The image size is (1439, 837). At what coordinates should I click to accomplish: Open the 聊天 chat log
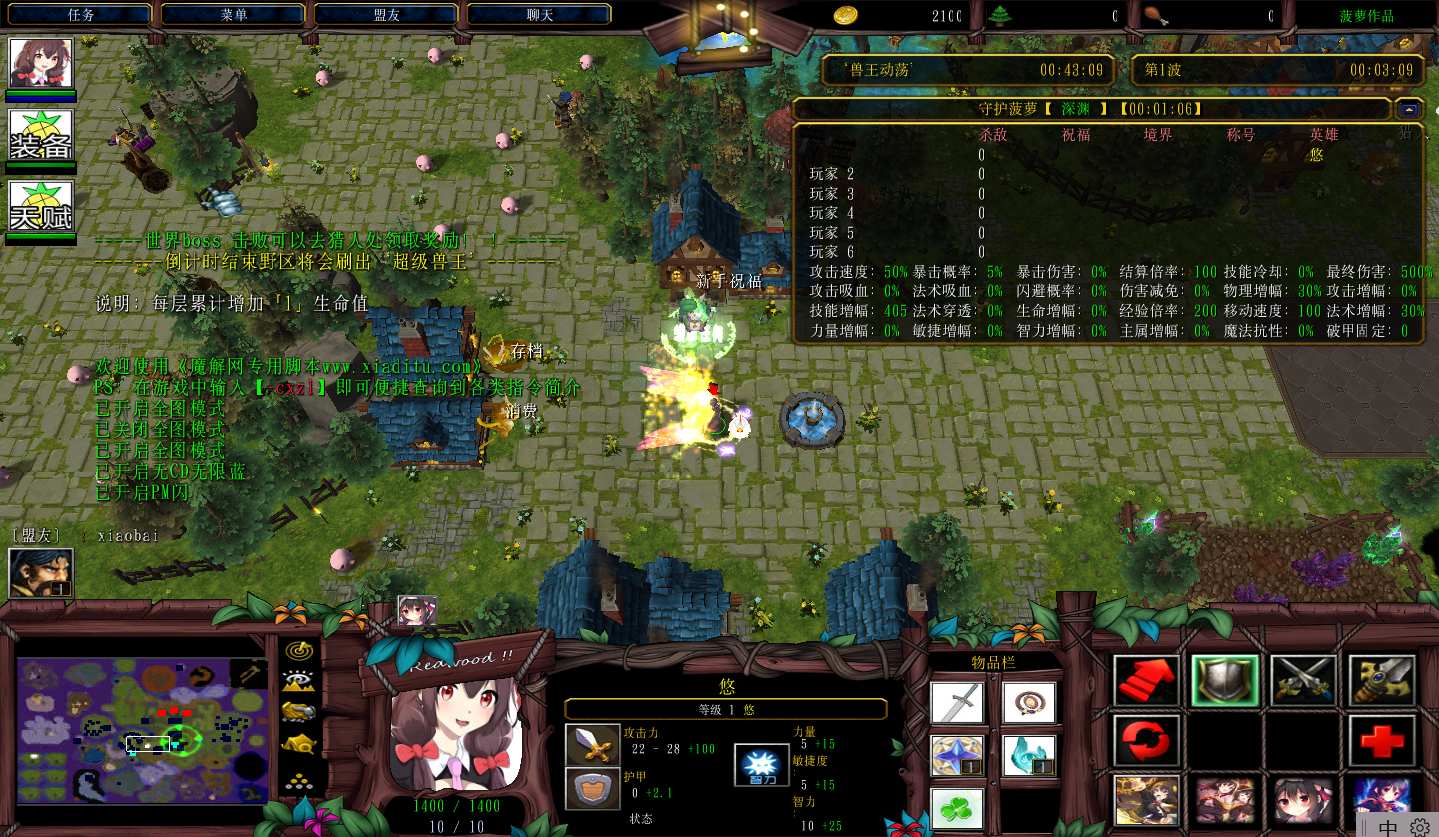[540, 15]
